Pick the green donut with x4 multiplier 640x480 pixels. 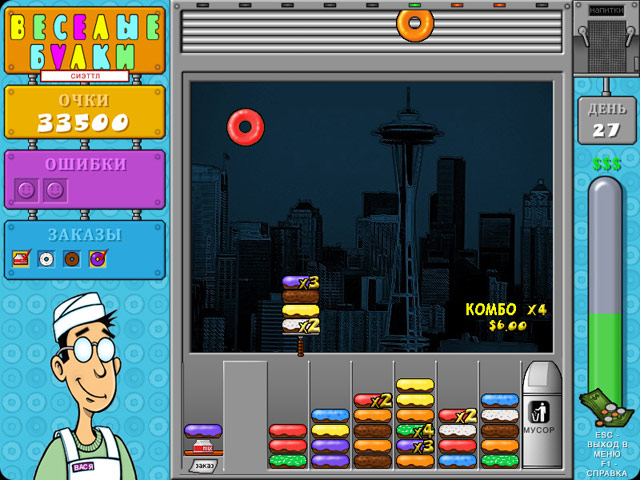pos(415,431)
